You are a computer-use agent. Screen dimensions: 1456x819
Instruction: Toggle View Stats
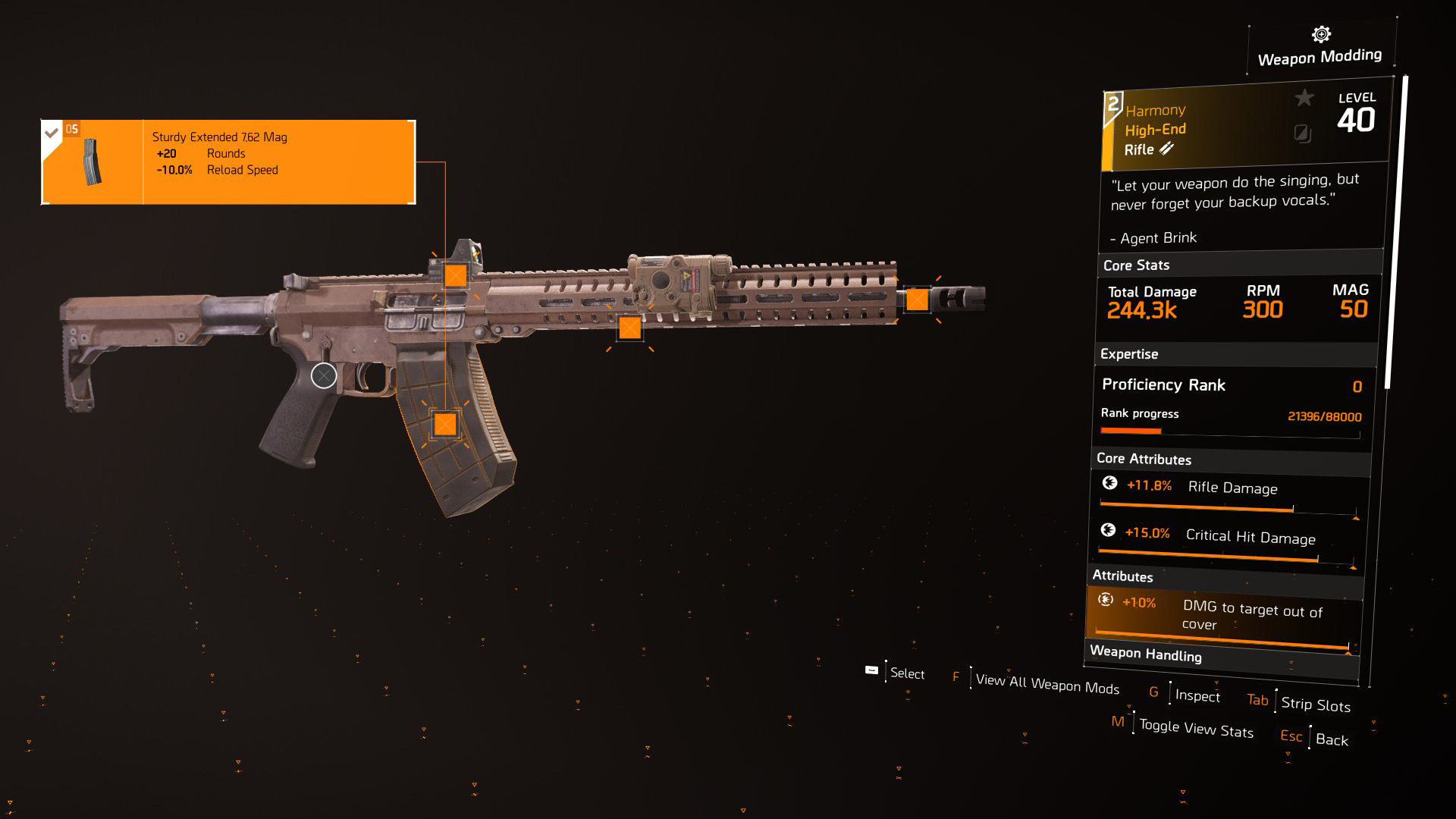(x=1196, y=729)
